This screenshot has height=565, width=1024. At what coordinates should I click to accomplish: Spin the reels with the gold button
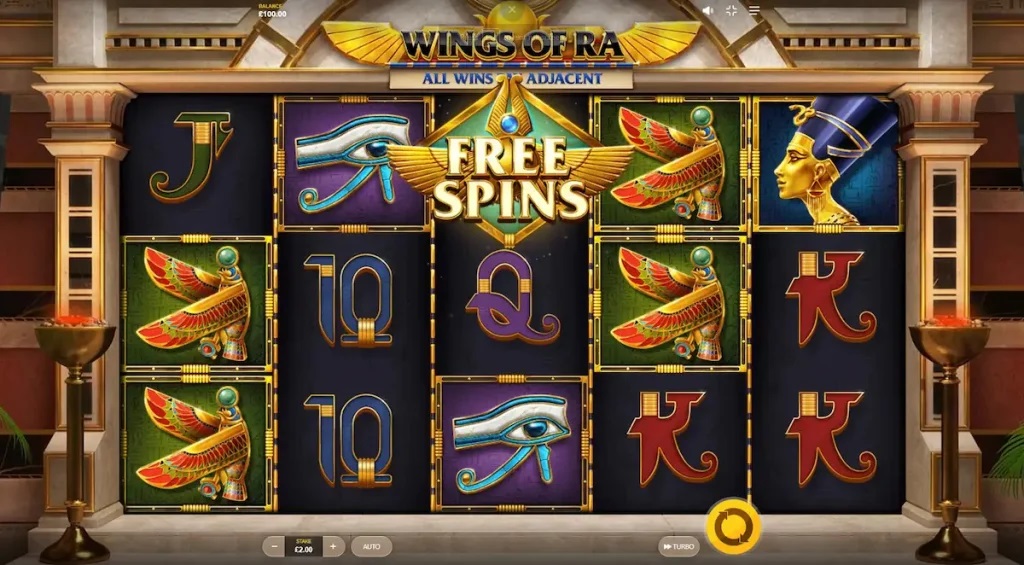tap(733, 524)
